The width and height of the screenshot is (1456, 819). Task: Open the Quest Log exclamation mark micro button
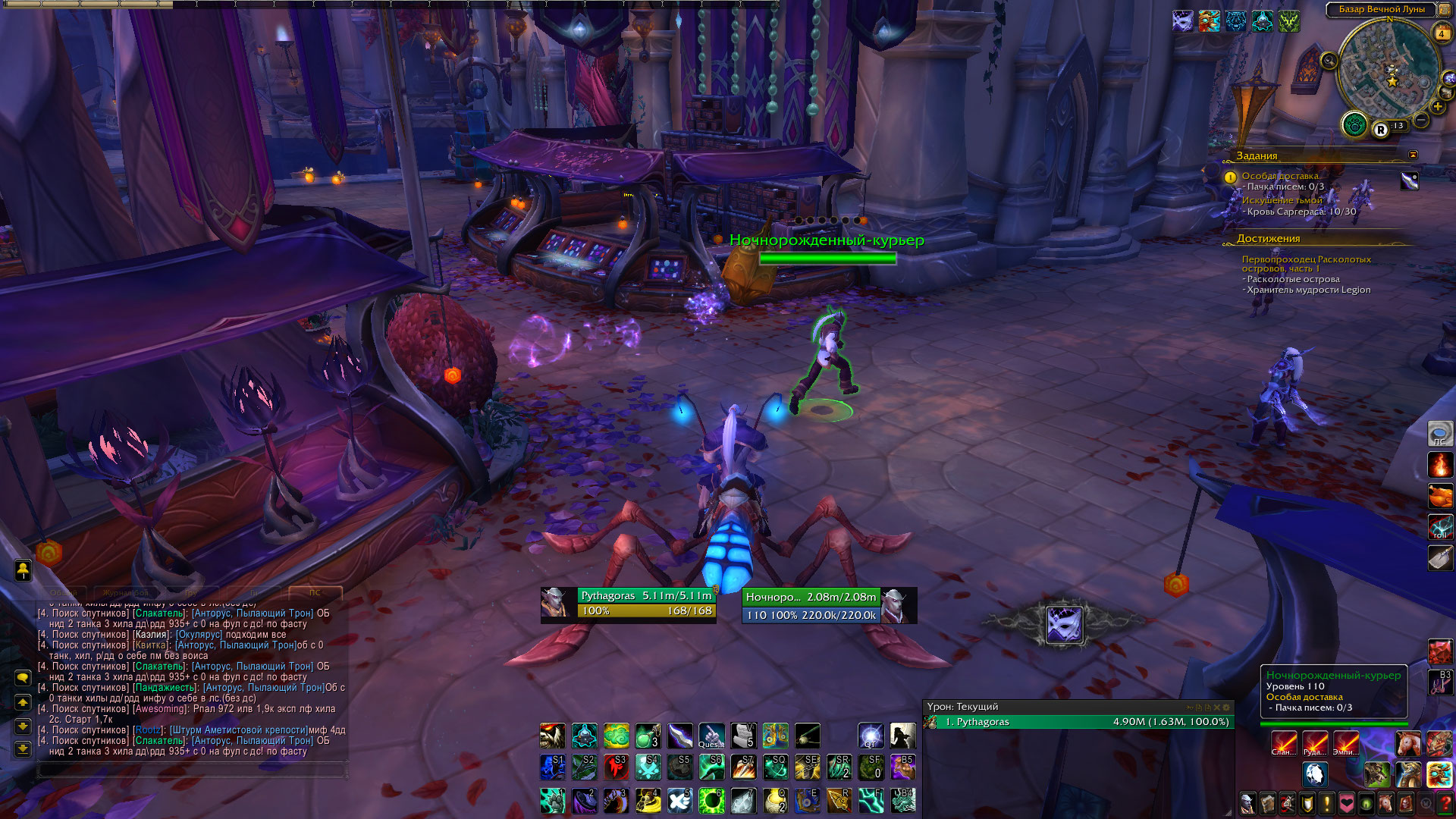pos(1327,802)
